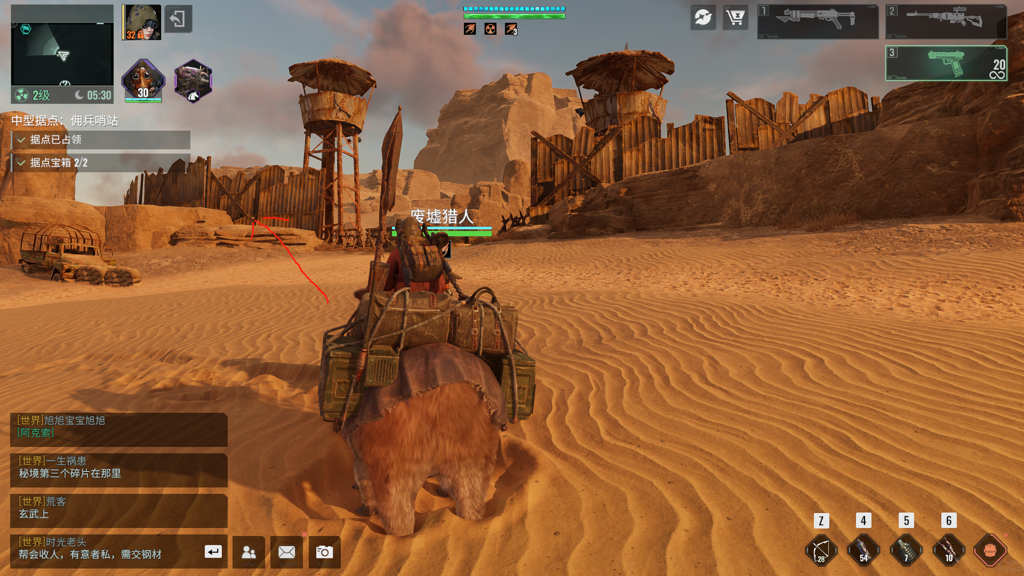Use the quick item showing 10
The width and height of the screenshot is (1024, 576).
click(948, 550)
